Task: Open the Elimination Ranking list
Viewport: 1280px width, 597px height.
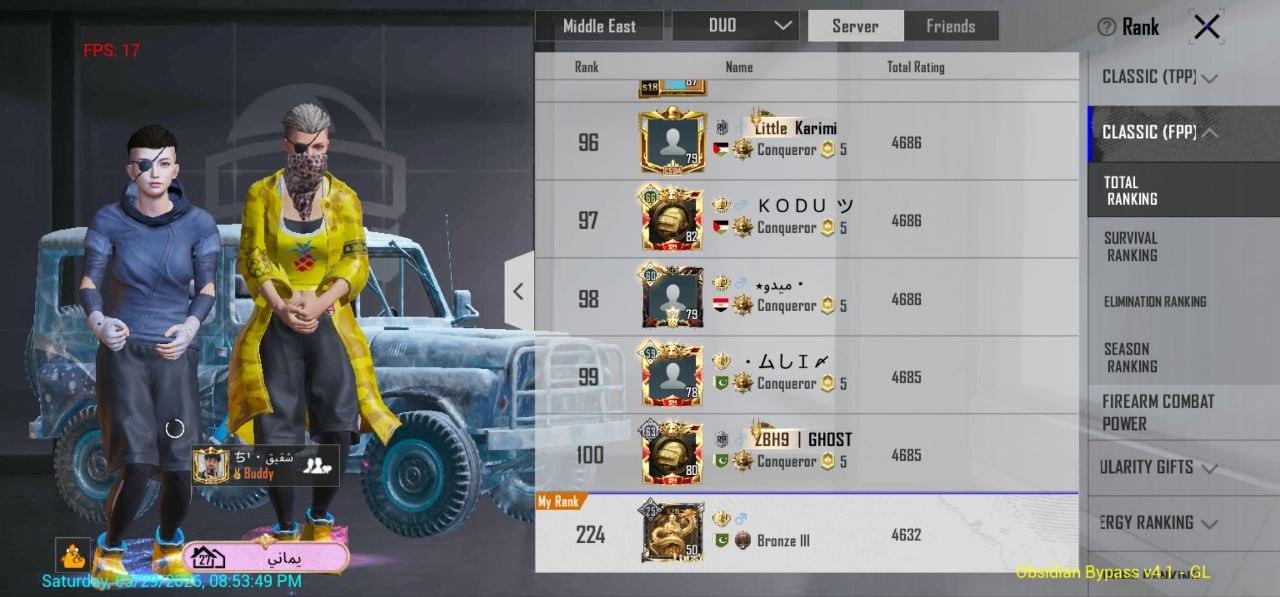Action: pos(1155,301)
